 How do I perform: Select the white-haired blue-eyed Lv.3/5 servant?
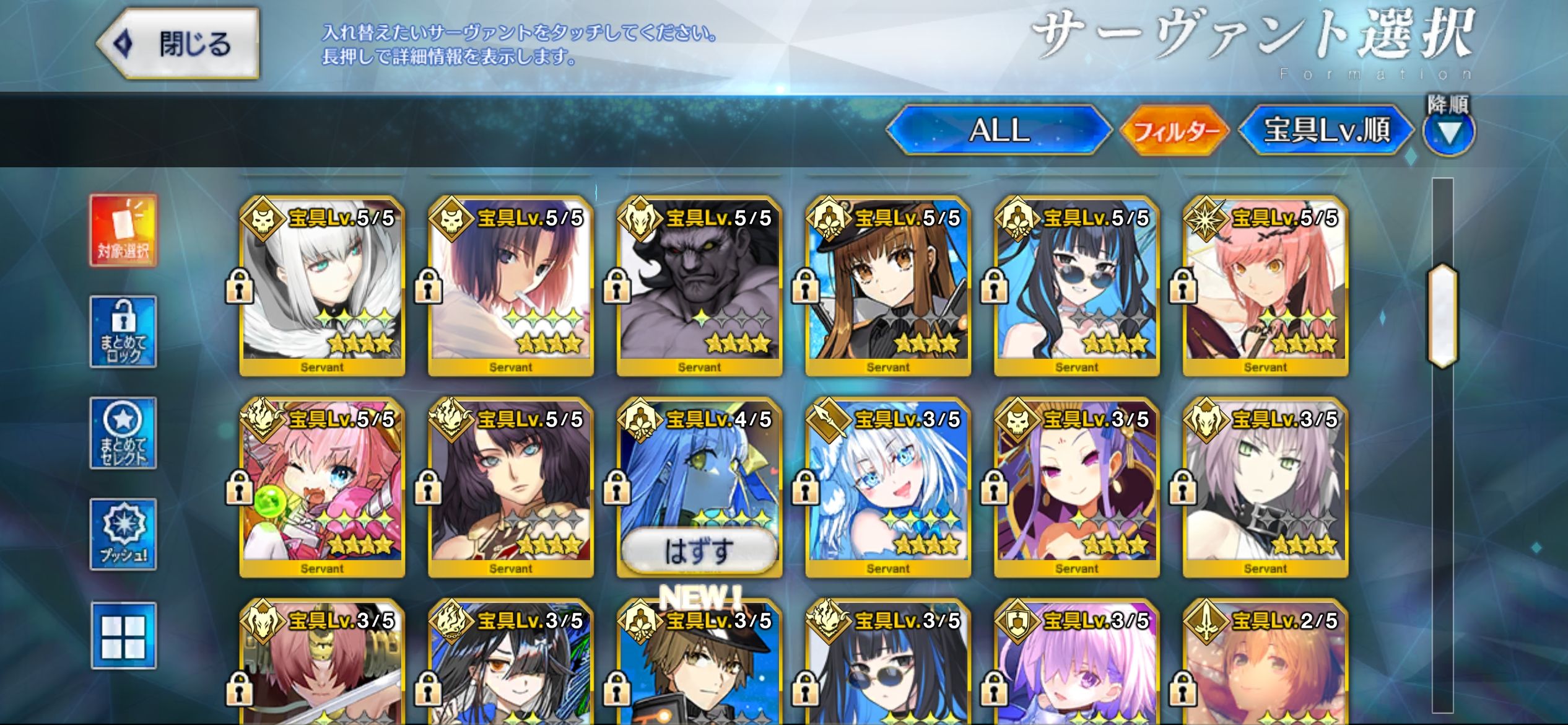tap(888, 488)
